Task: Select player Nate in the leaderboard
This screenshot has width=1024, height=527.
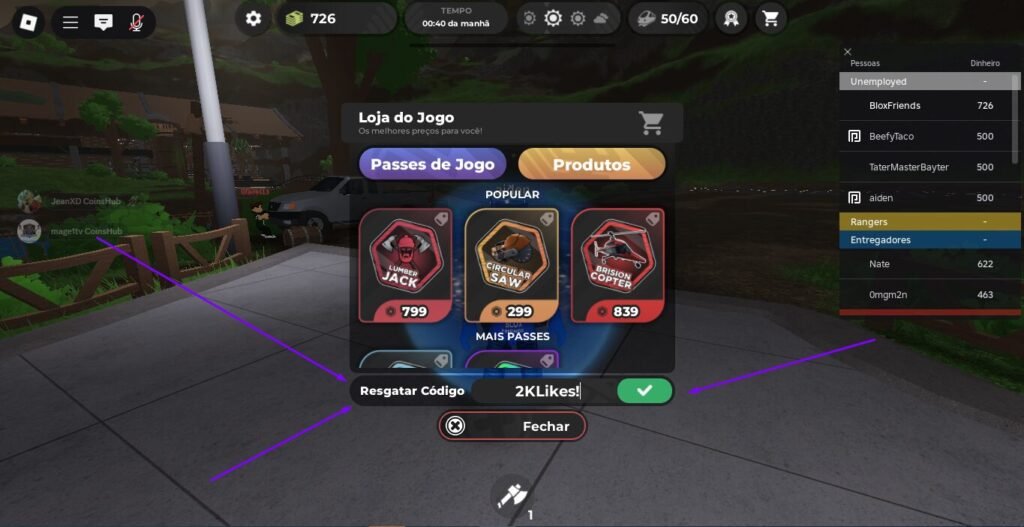Action: 880,264
